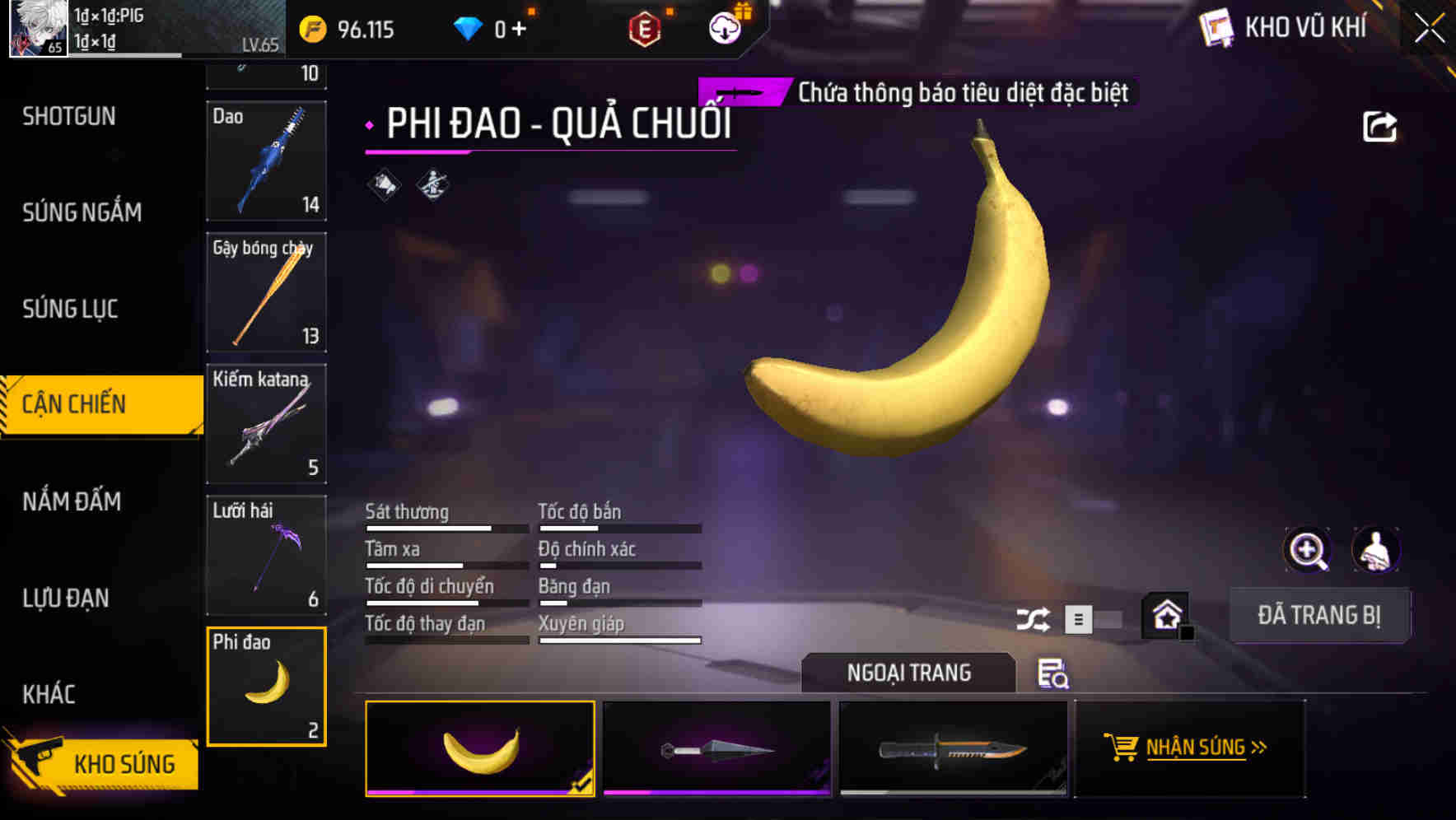Click the shuffle skins icon near ĐÃ TRANG BỊ
Screen dimensions: 1456x820
pyautogui.click(x=1034, y=617)
